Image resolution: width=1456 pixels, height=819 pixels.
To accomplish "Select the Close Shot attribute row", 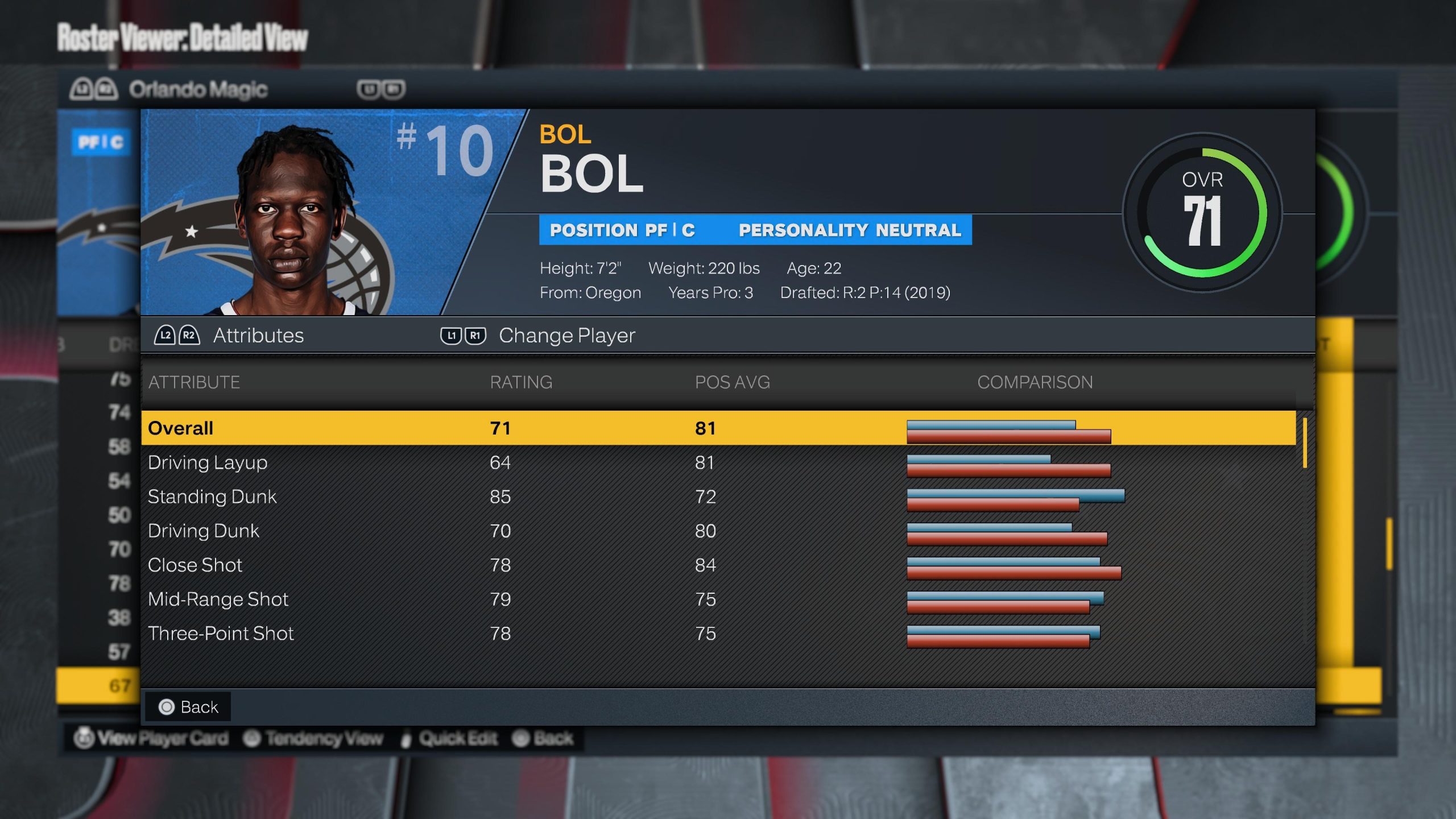I will point(718,565).
